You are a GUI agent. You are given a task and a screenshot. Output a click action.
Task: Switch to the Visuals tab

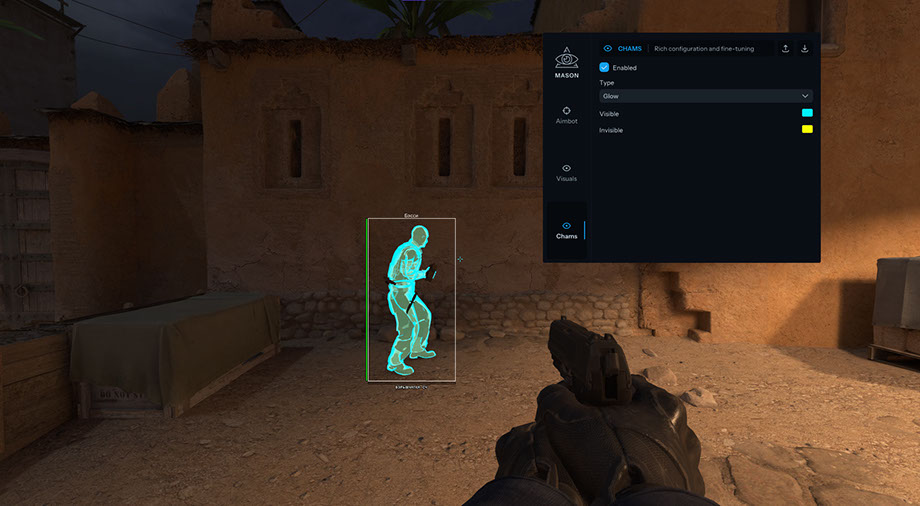(x=566, y=172)
